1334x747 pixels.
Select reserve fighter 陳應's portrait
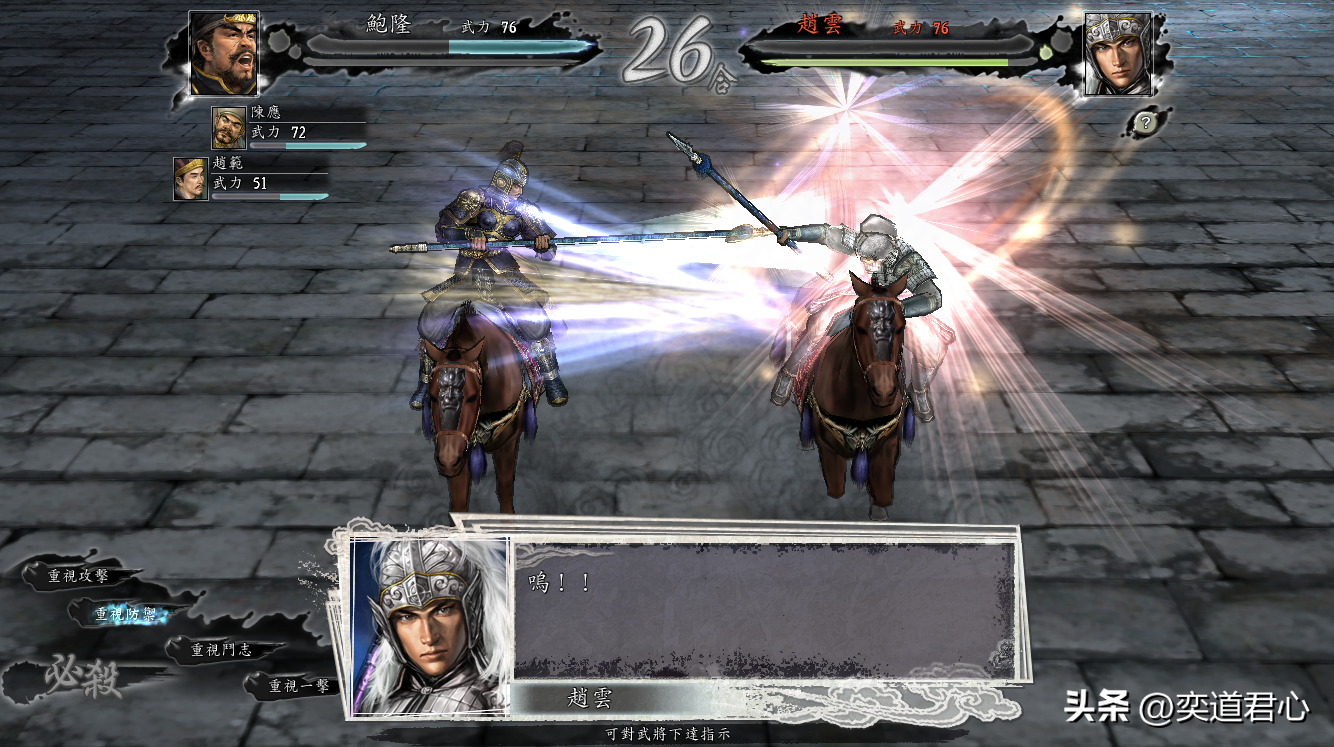click(x=229, y=127)
